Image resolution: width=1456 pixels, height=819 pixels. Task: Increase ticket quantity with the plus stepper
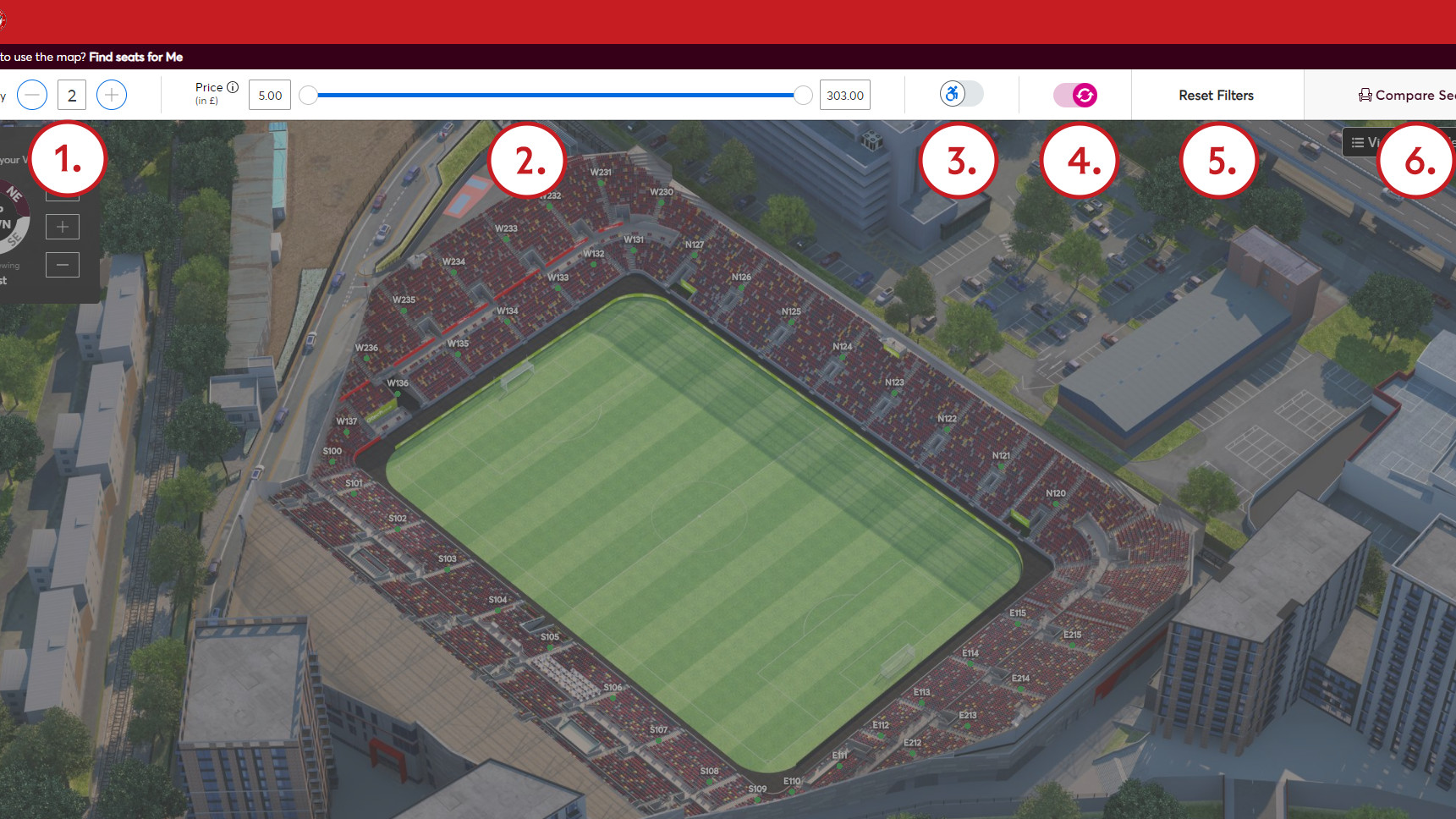click(111, 95)
